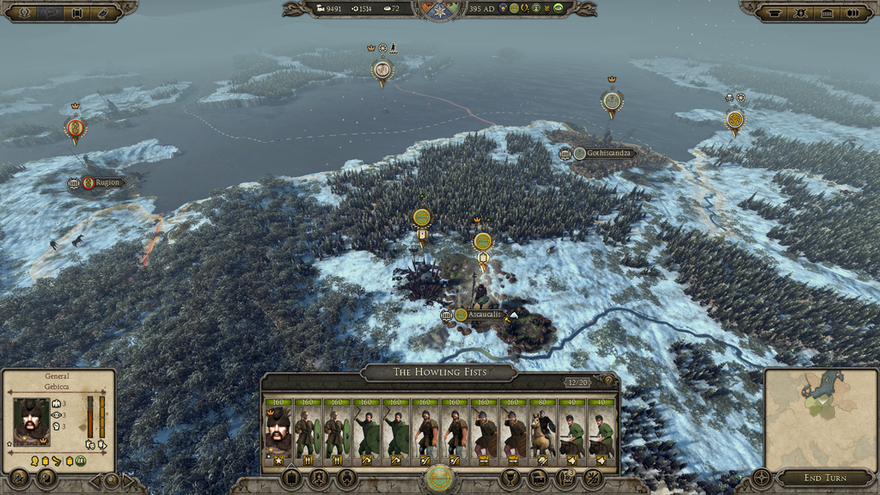Image resolution: width=880 pixels, height=495 pixels.
Task: Click The Howling Fists army name banner
Action: [439, 373]
